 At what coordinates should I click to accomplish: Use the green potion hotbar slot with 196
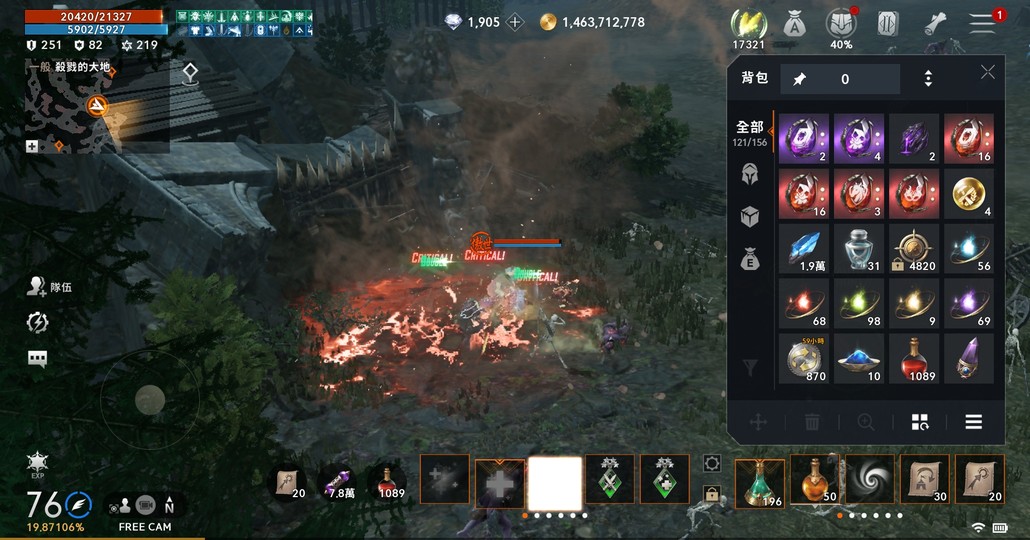click(x=760, y=482)
